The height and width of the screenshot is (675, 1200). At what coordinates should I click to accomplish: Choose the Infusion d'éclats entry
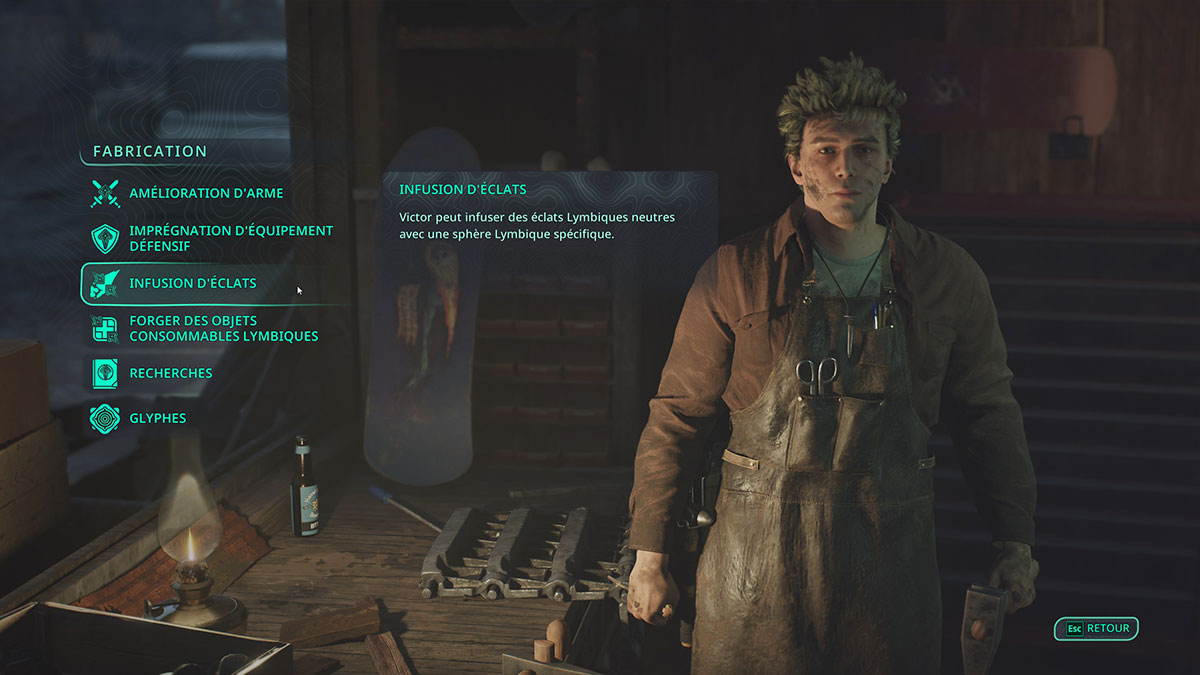(192, 283)
